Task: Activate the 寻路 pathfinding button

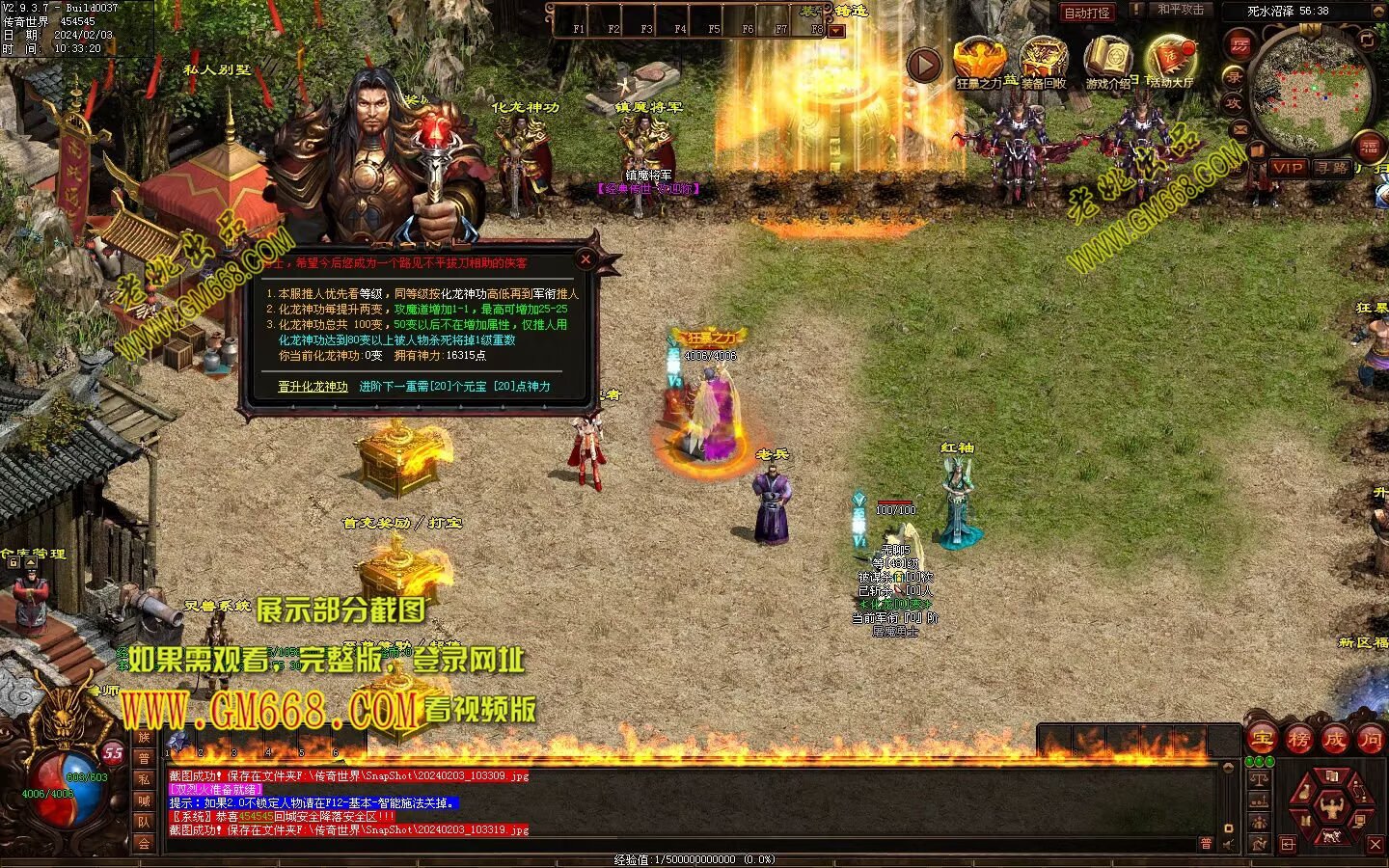Action: pos(1332,168)
